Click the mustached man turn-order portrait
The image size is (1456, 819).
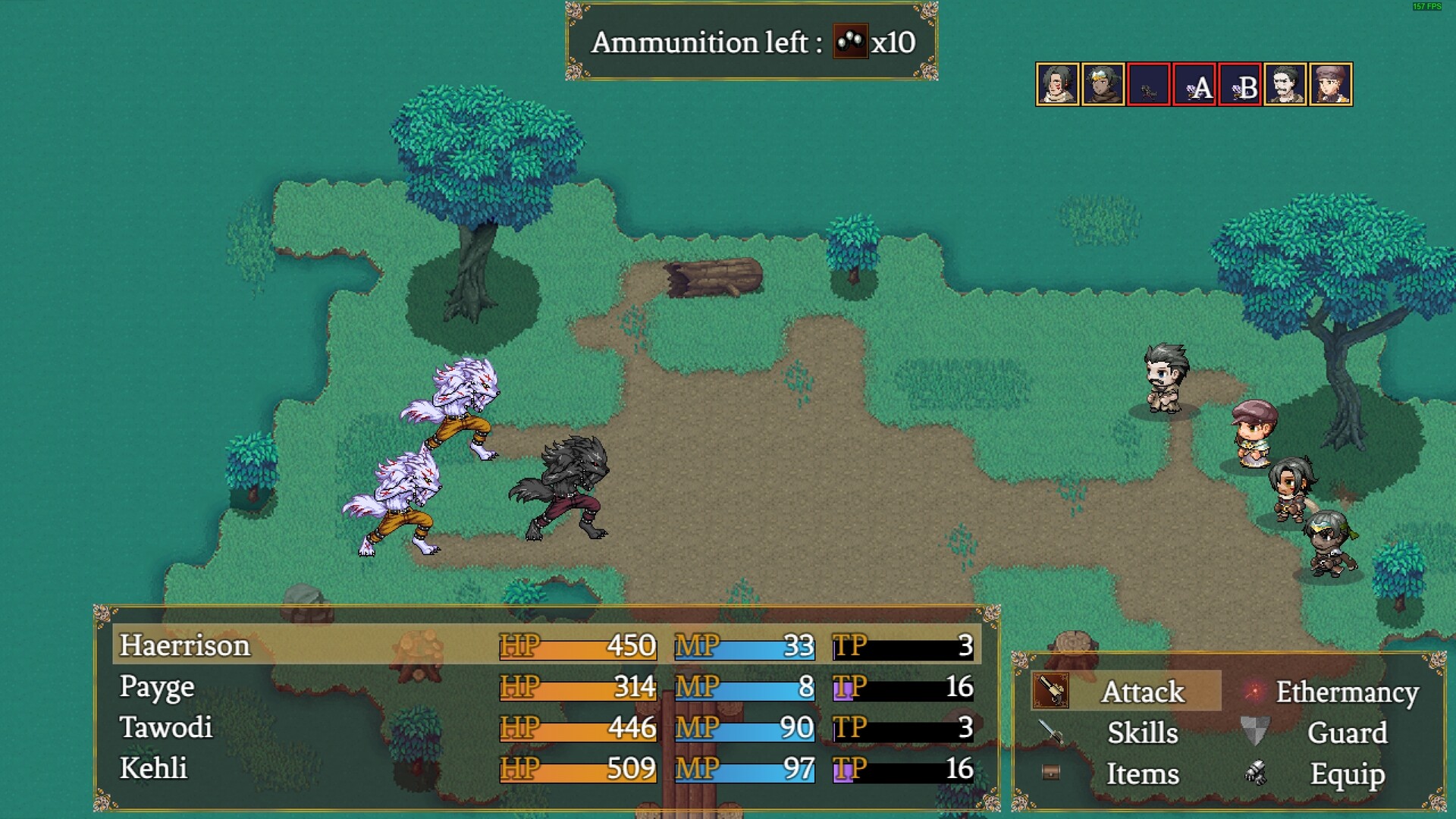coord(1285,84)
